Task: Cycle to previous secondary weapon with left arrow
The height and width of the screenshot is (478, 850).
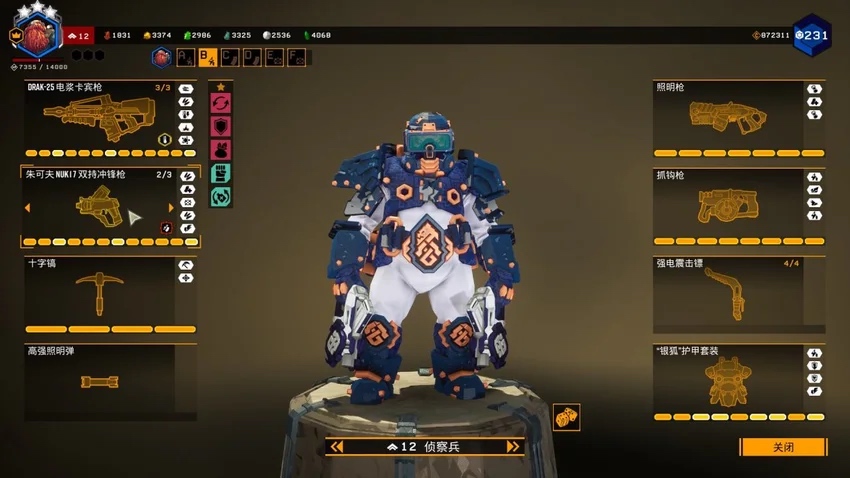Action: [x=27, y=208]
